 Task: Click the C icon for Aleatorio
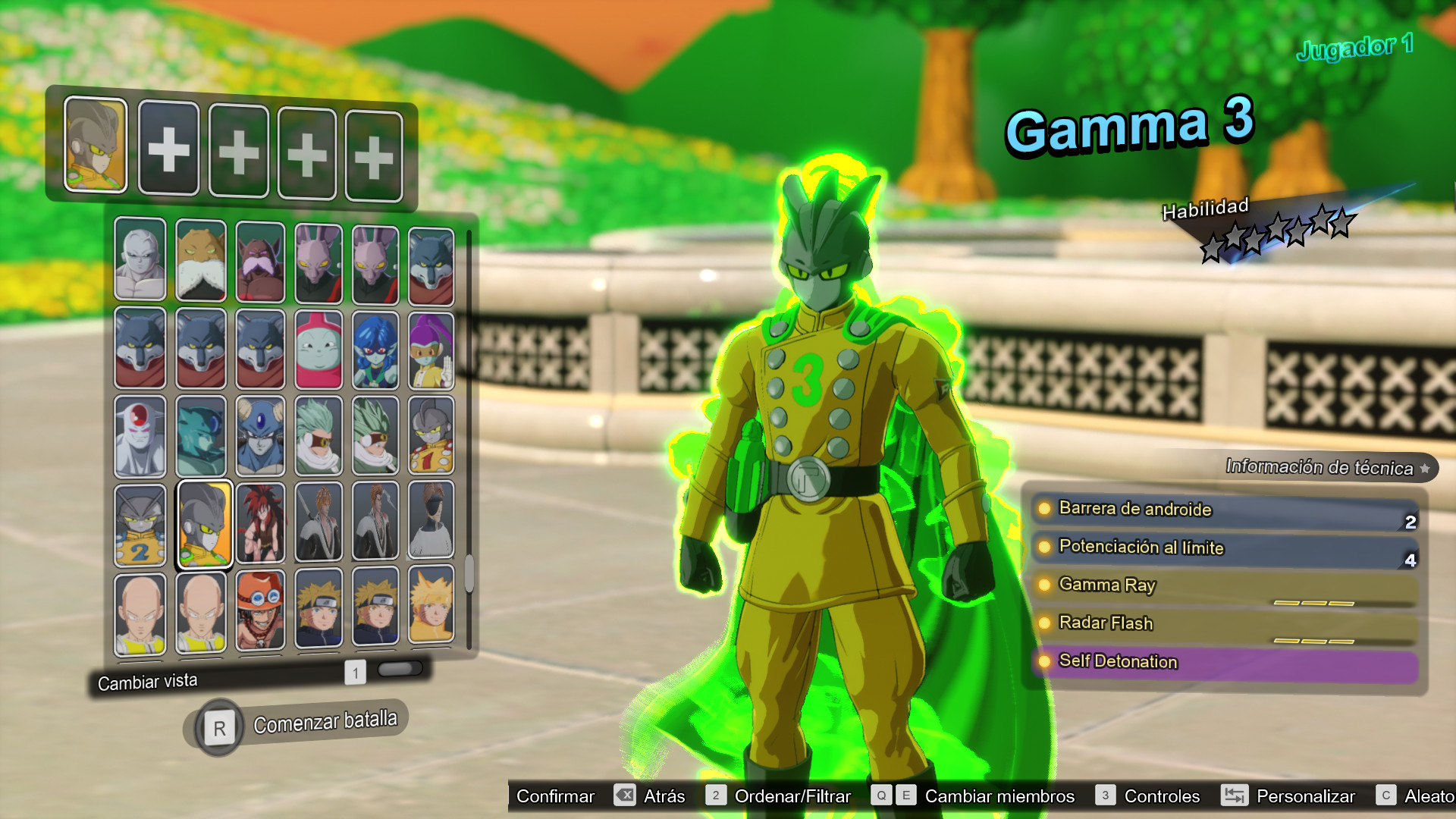click(1388, 796)
